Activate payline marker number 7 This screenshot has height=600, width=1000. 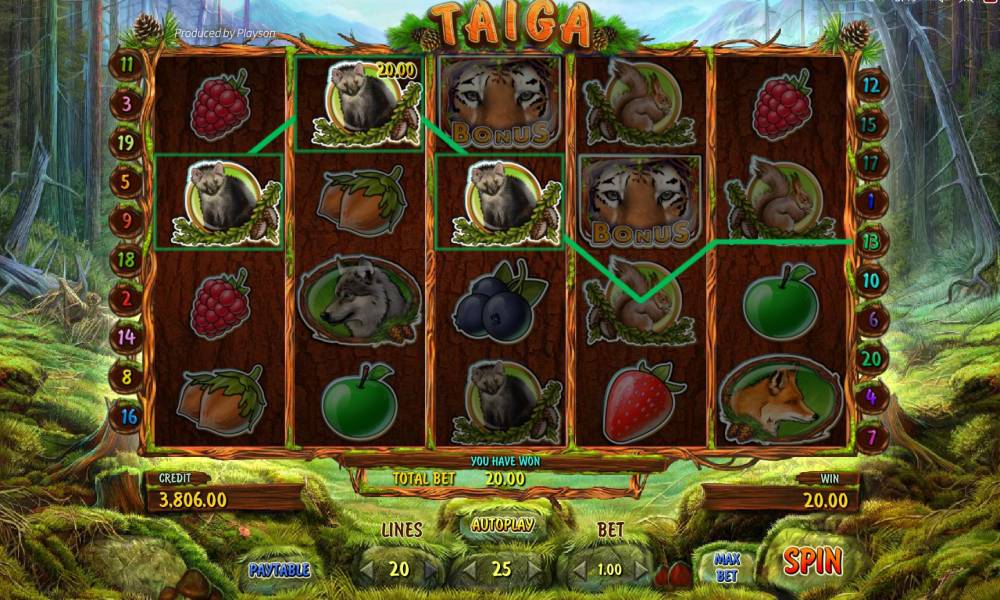(x=871, y=437)
